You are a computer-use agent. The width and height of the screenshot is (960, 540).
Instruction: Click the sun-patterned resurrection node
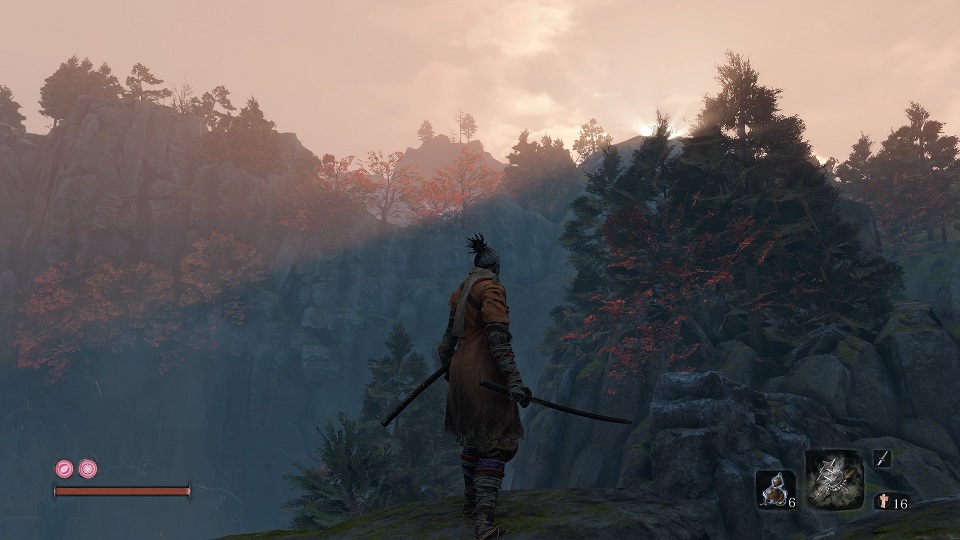(88, 468)
